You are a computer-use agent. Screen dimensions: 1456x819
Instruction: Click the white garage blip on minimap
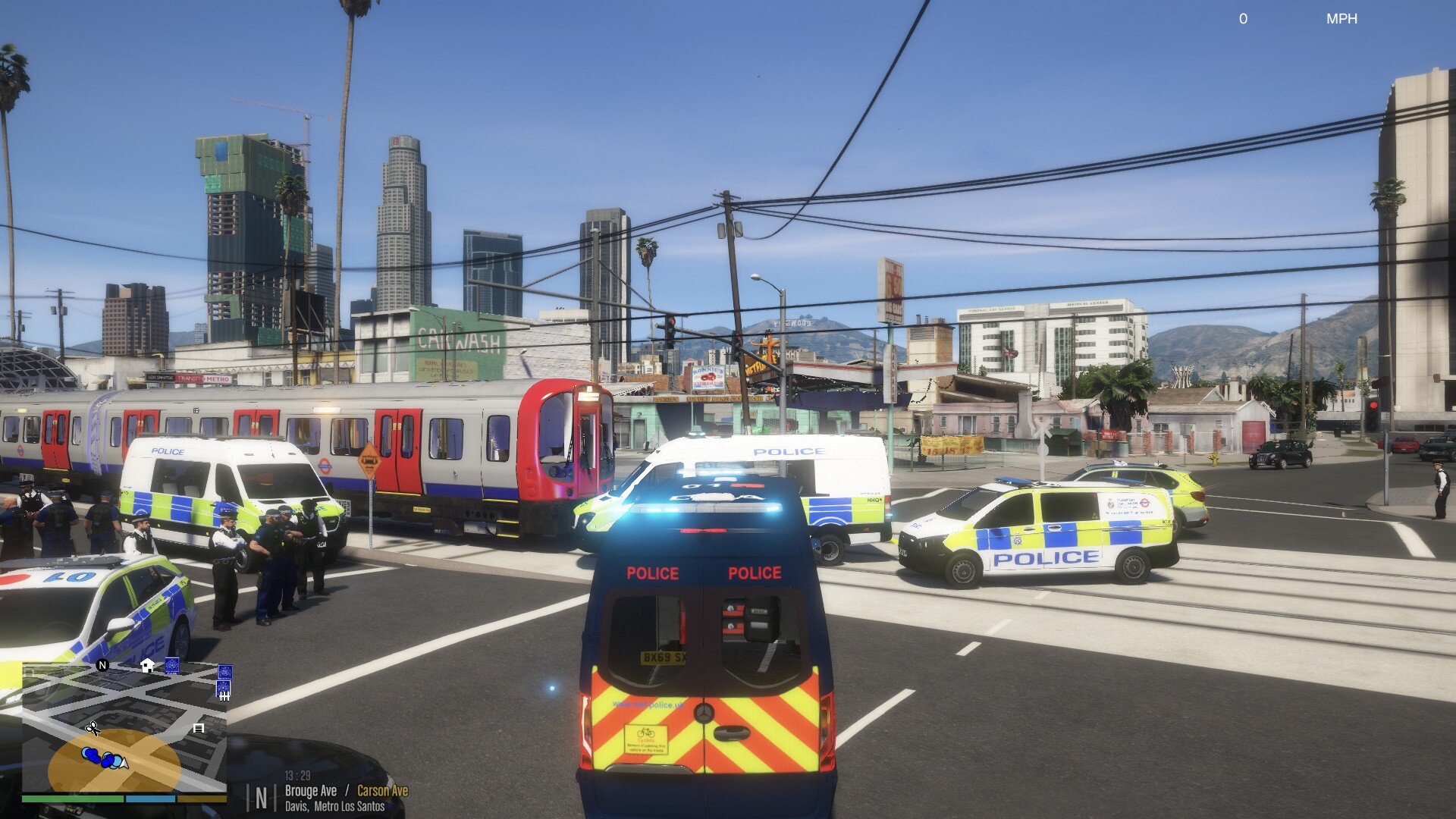pyautogui.click(x=199, y=728)
